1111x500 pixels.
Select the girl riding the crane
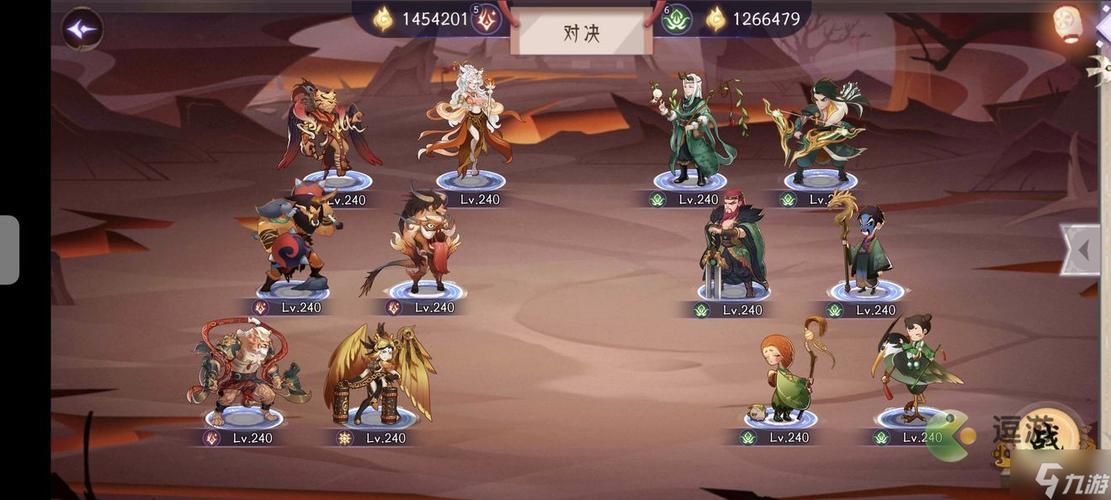pos(914,368)
